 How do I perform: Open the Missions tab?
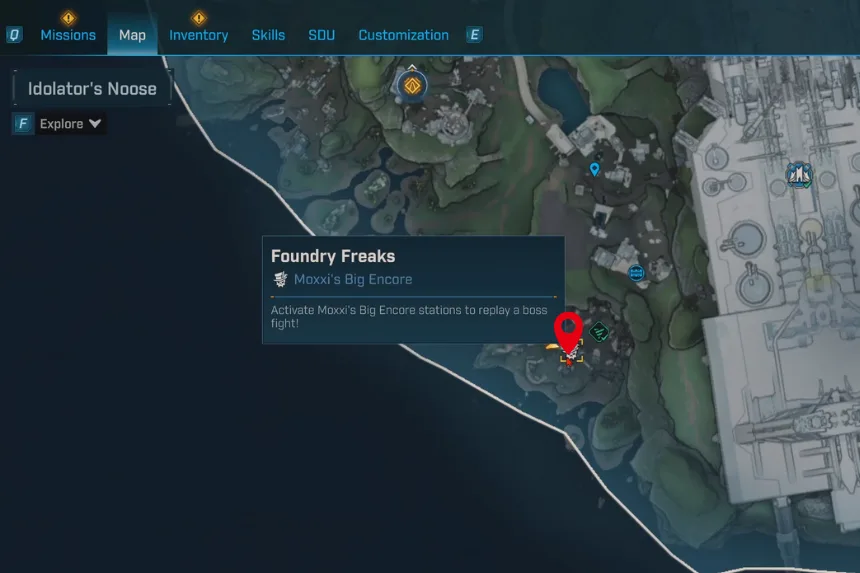click(68, 35)
